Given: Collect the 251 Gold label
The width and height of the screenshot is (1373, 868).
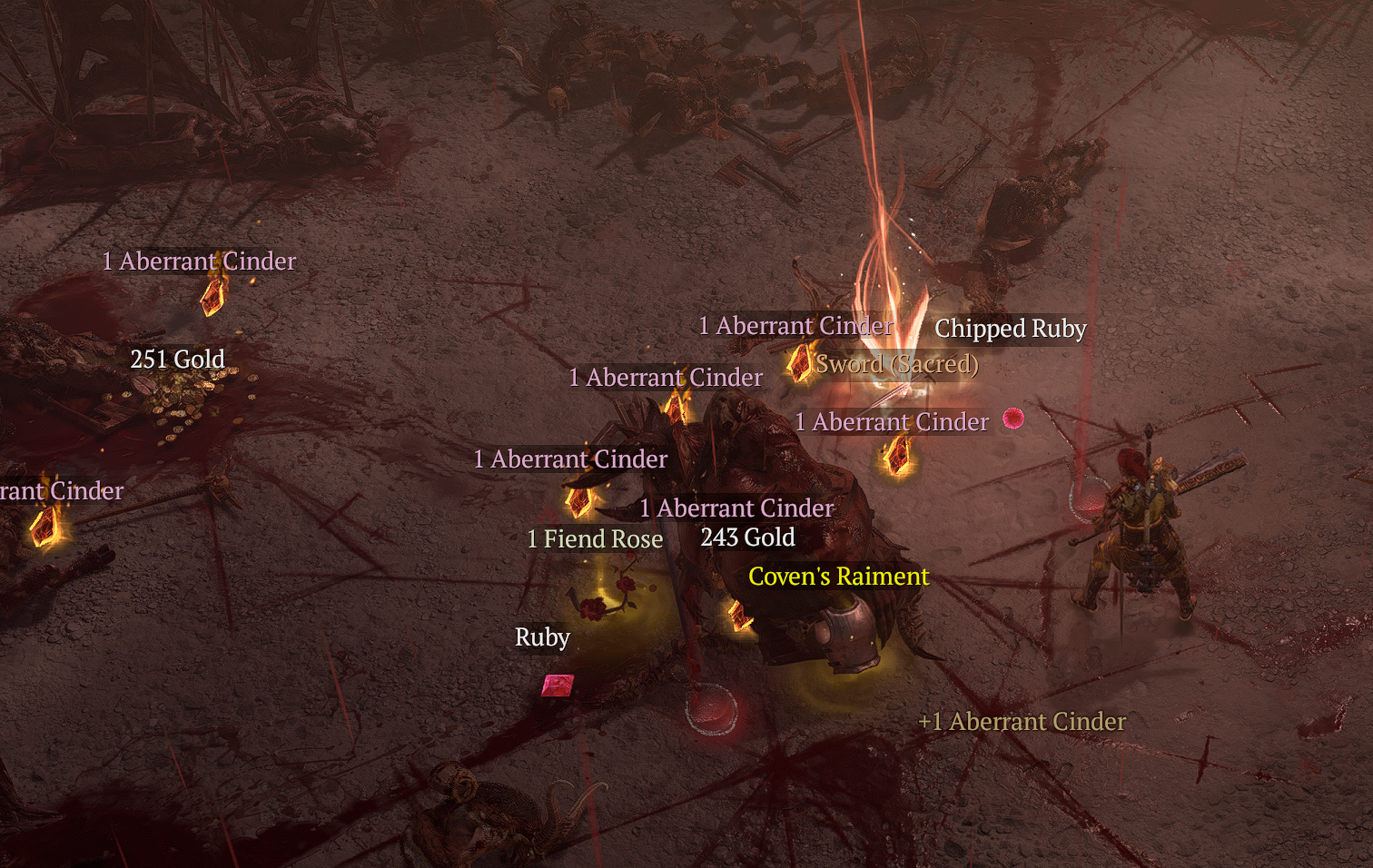Looking at the screenshot, I should 177,360.
